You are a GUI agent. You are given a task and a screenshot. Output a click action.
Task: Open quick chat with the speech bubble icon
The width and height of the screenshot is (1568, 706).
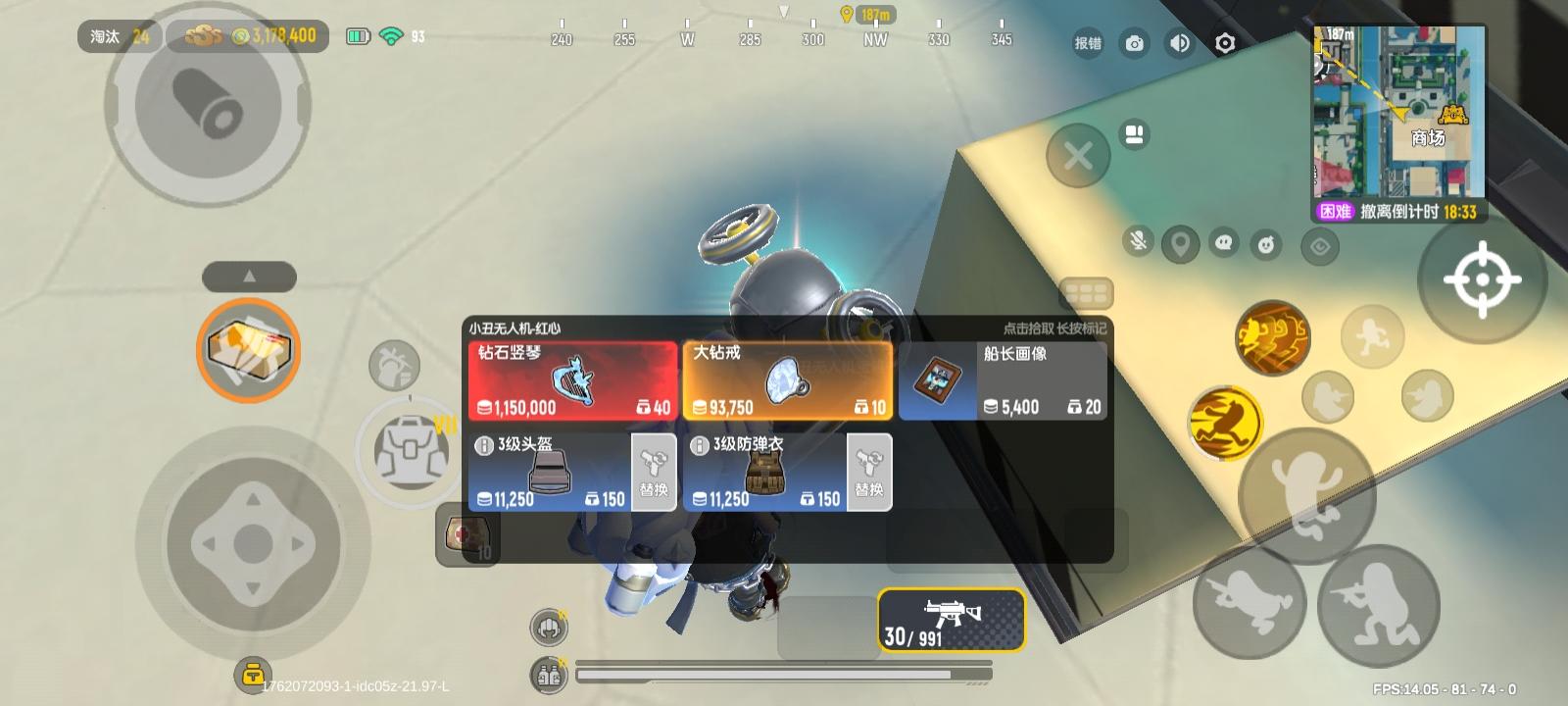(x=1222, y=242)
